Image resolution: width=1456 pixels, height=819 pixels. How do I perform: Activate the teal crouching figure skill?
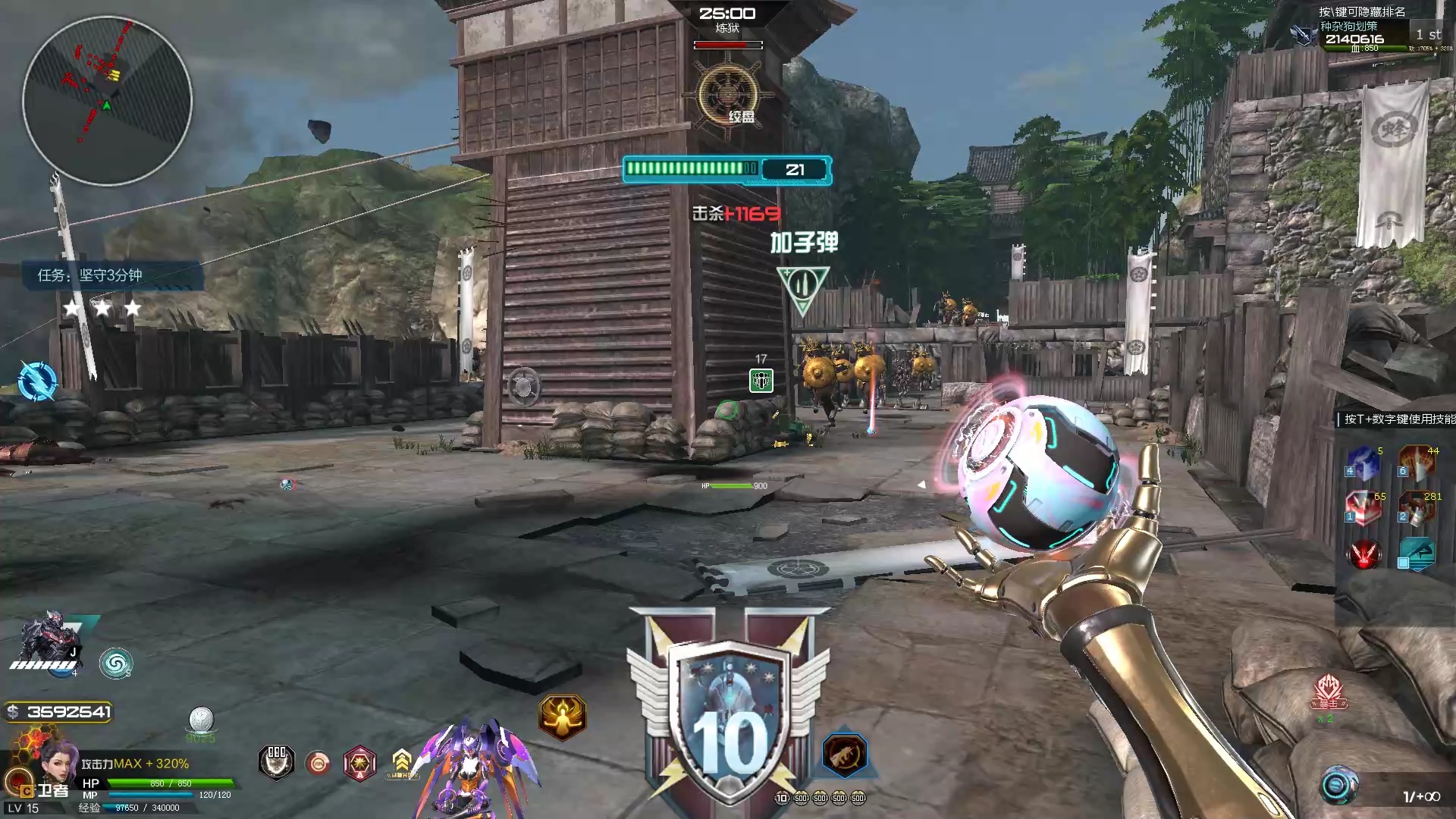coord(1417,554)
